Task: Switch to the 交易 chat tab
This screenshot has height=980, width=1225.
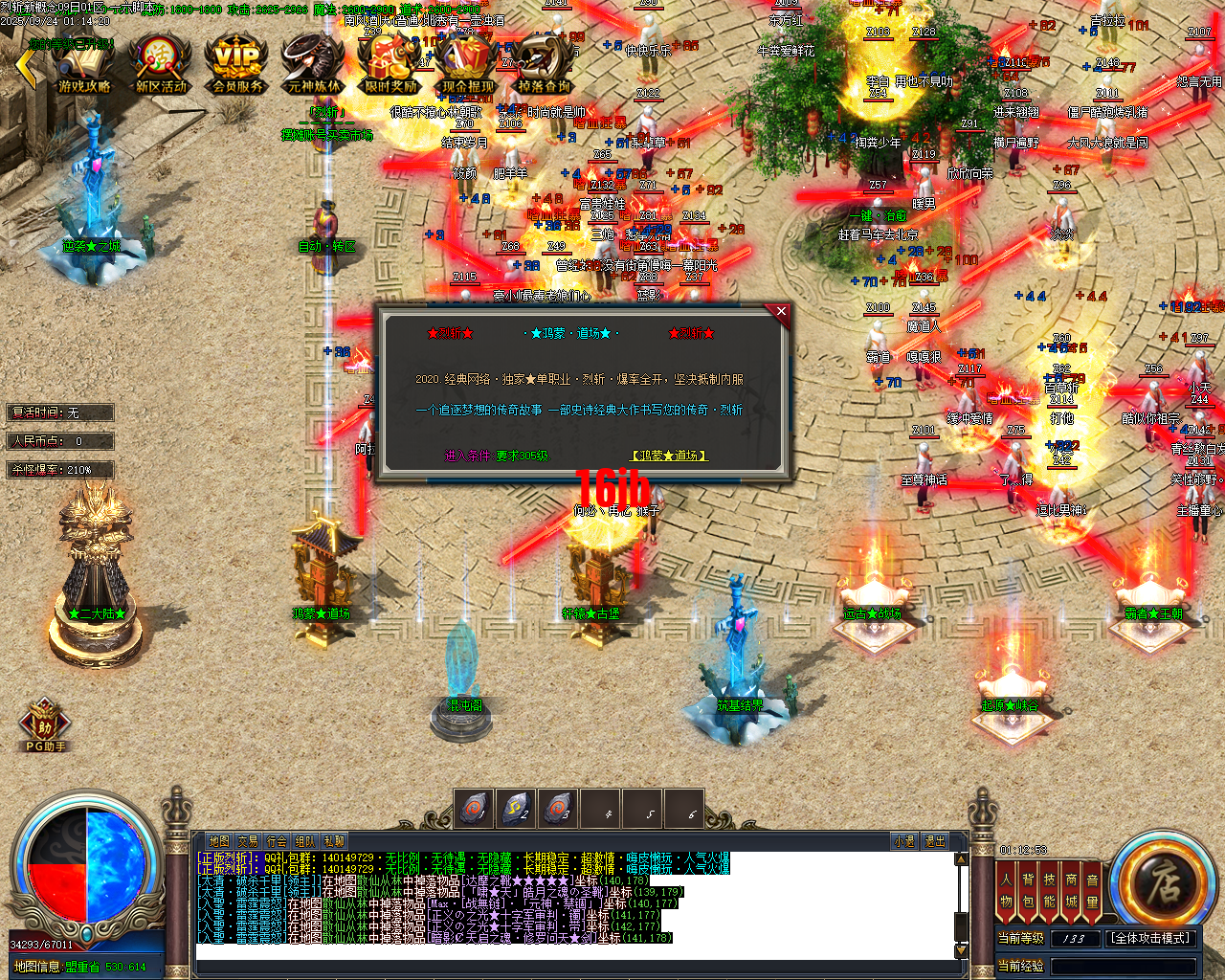Action: click(249, 840)
